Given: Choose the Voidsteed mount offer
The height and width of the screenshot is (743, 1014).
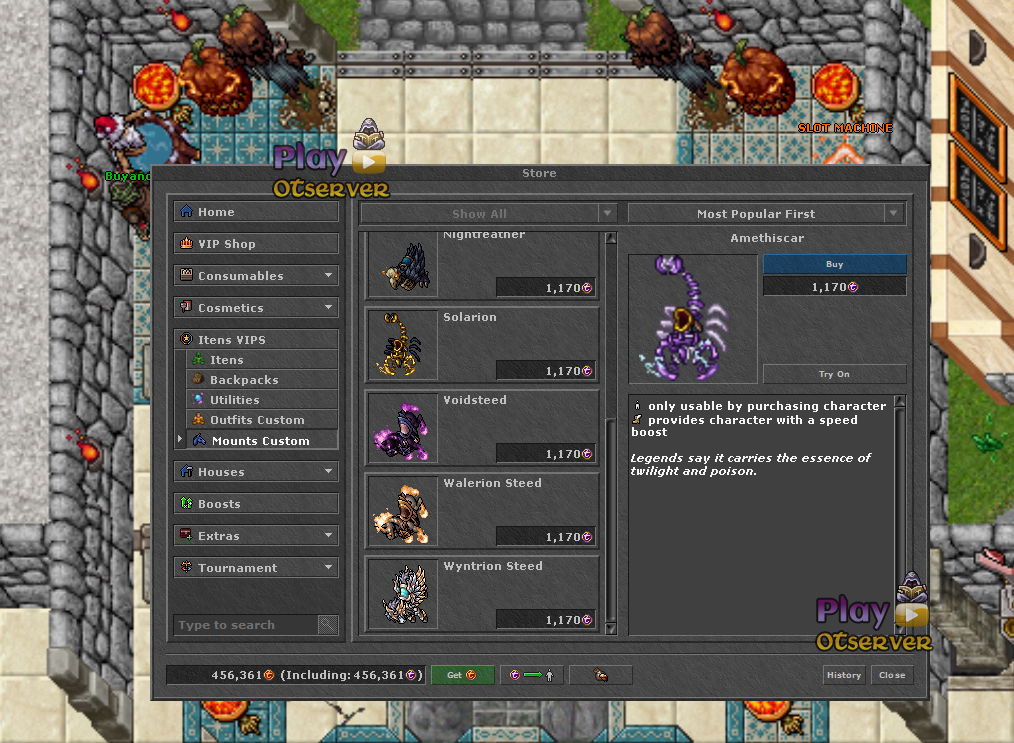Looking at the screenshot, I should (483, 427).
